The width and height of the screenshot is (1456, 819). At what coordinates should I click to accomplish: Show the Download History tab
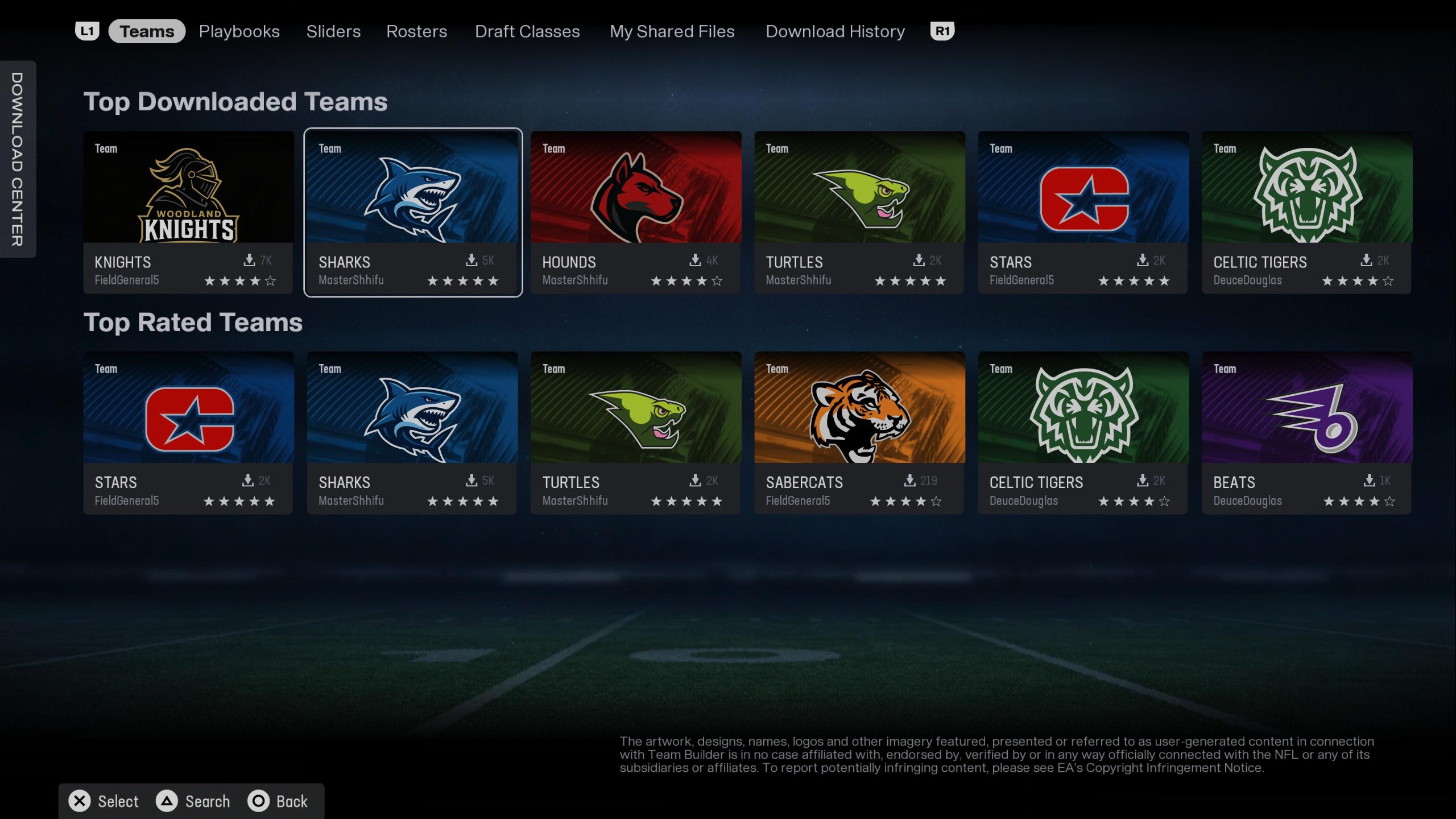835,31
